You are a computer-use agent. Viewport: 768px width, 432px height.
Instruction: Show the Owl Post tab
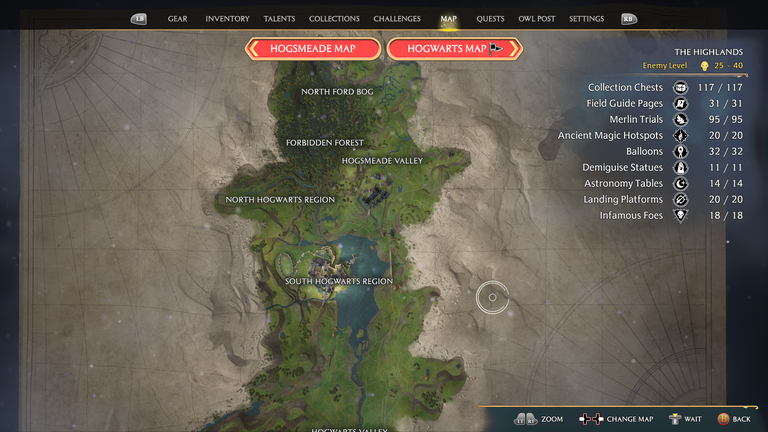(x=538, y=19)
